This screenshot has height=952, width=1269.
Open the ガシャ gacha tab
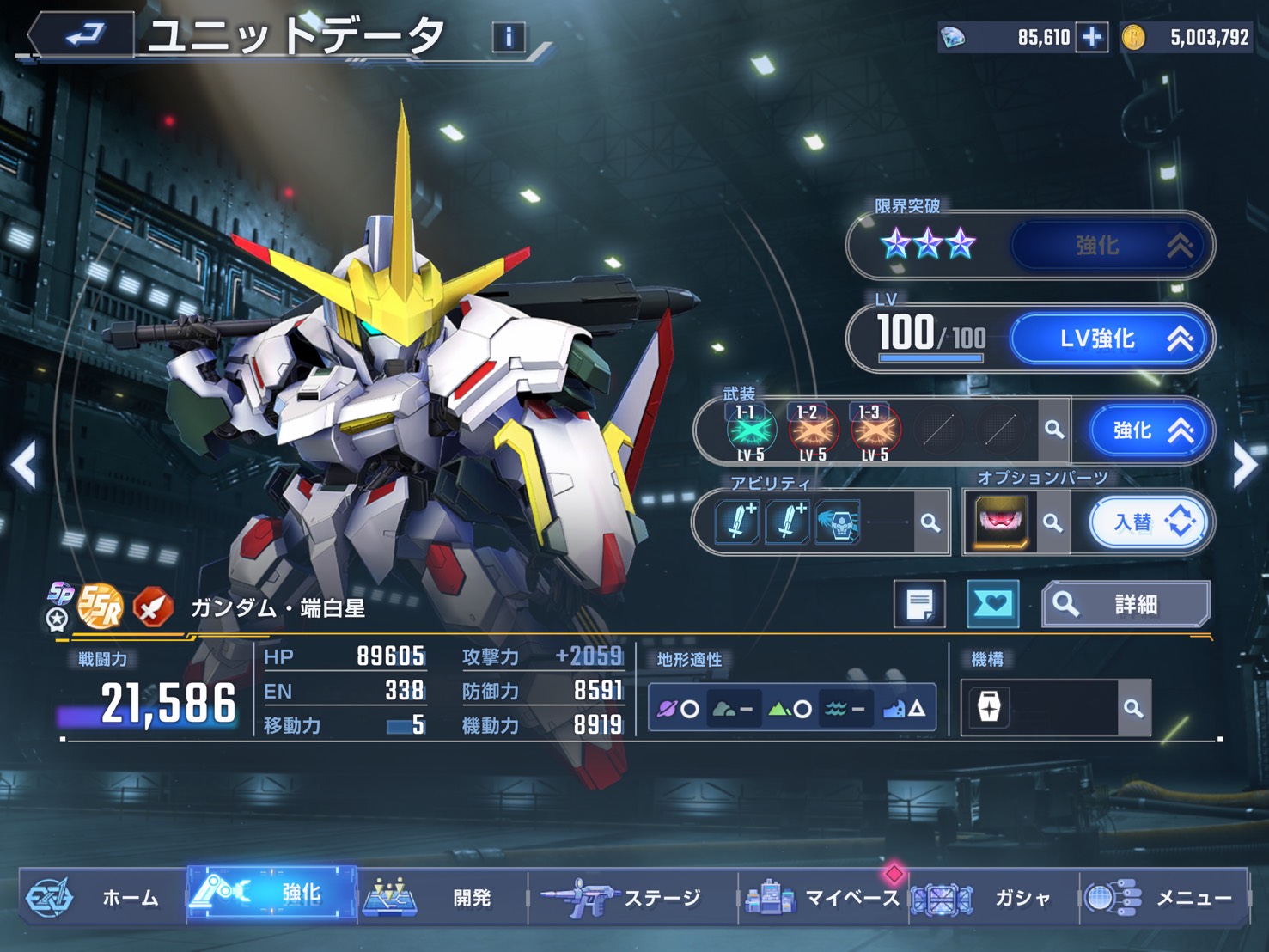click(x=993, y=897)
